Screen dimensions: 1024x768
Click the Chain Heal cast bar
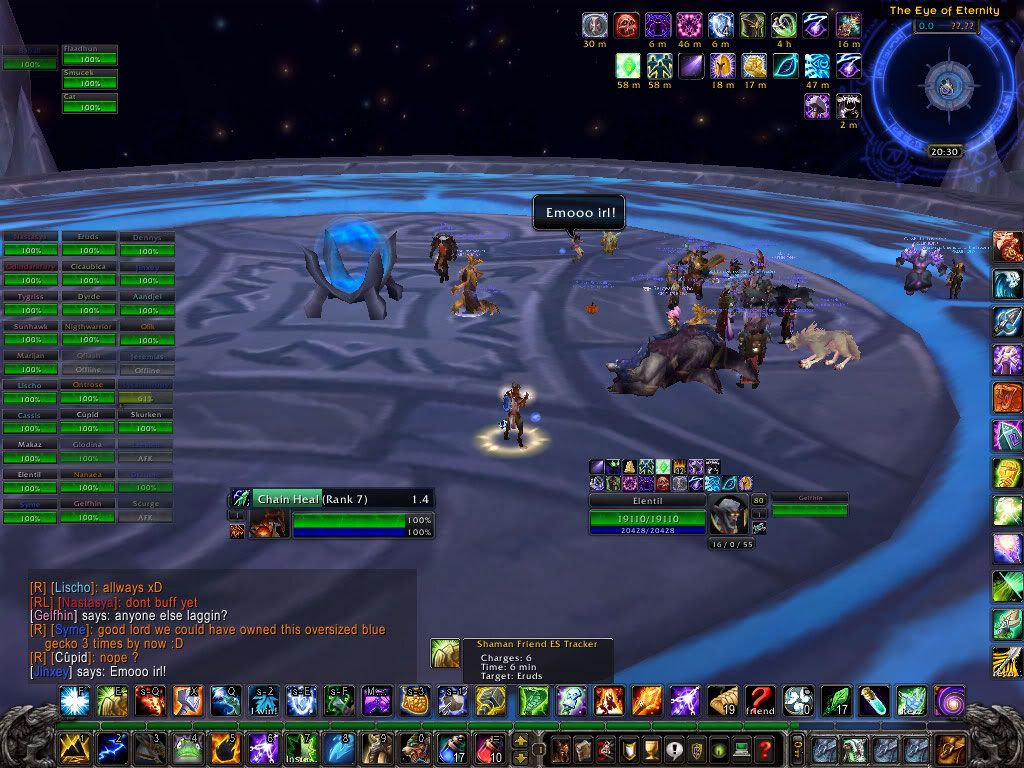click(x=331, y=498)
